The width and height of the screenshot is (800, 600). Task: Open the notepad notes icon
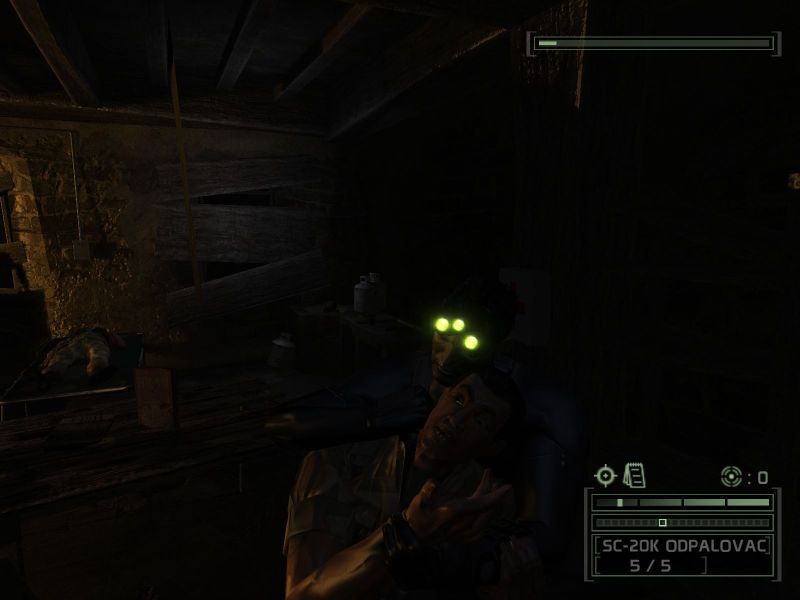(633, 475)
